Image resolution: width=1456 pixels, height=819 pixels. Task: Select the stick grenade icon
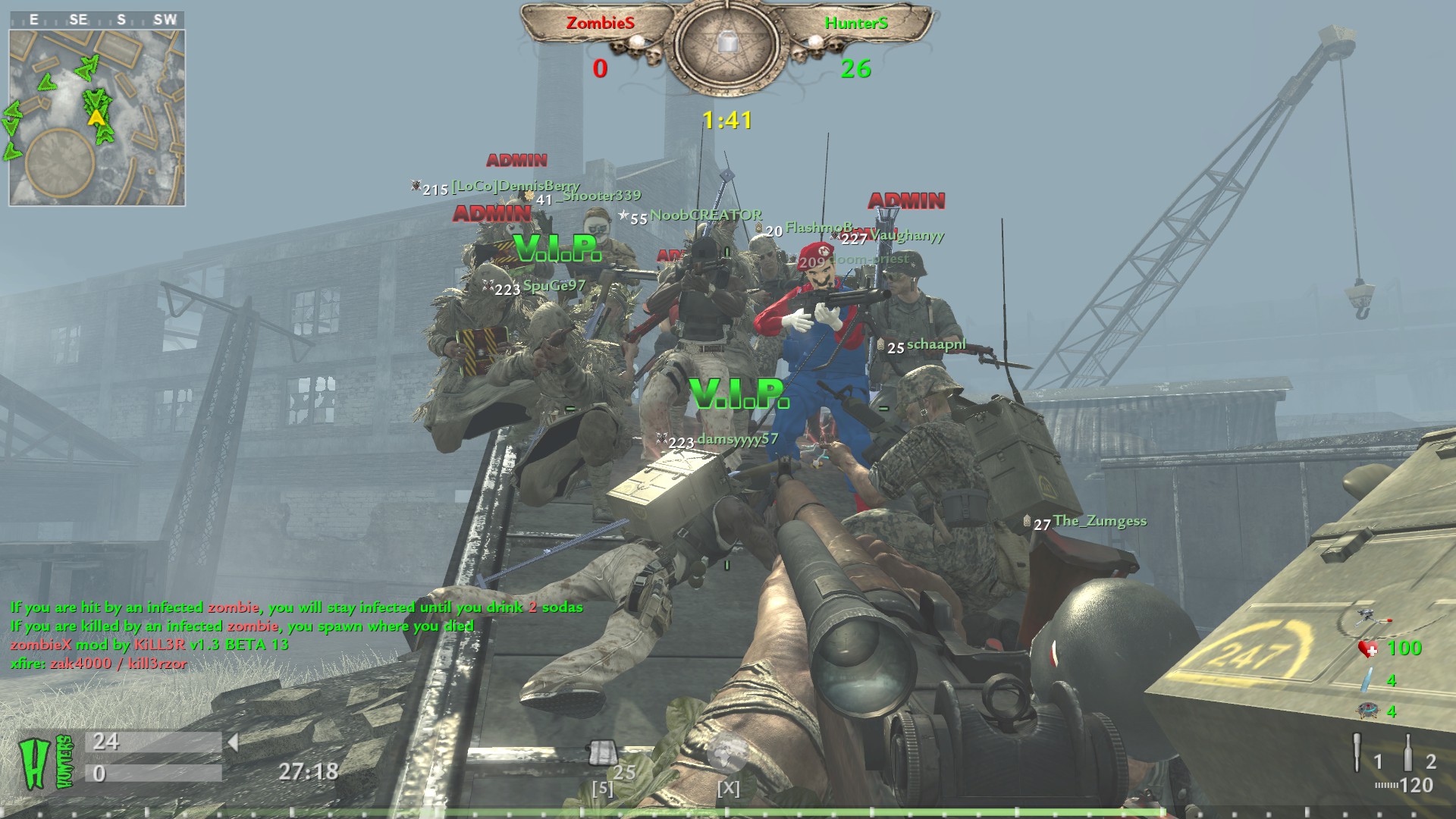(1357, 752)
